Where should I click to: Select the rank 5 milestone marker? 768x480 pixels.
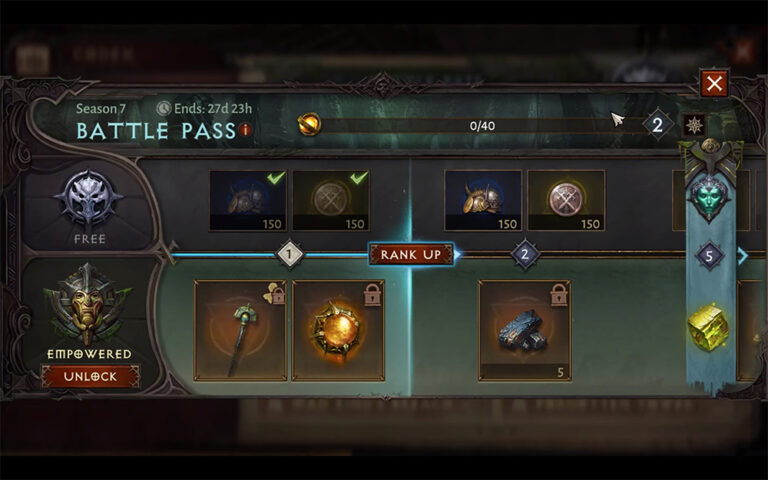pos(709,256)
